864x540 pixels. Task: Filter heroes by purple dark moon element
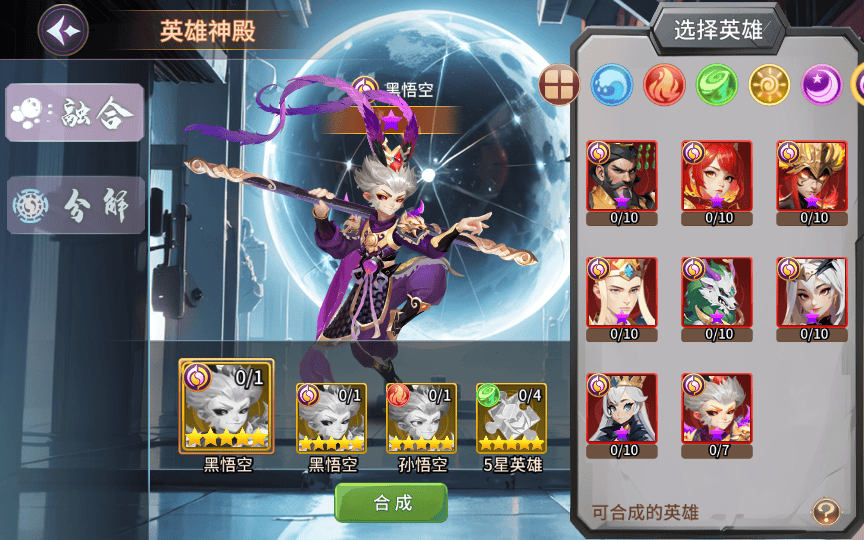coord(821,85)
